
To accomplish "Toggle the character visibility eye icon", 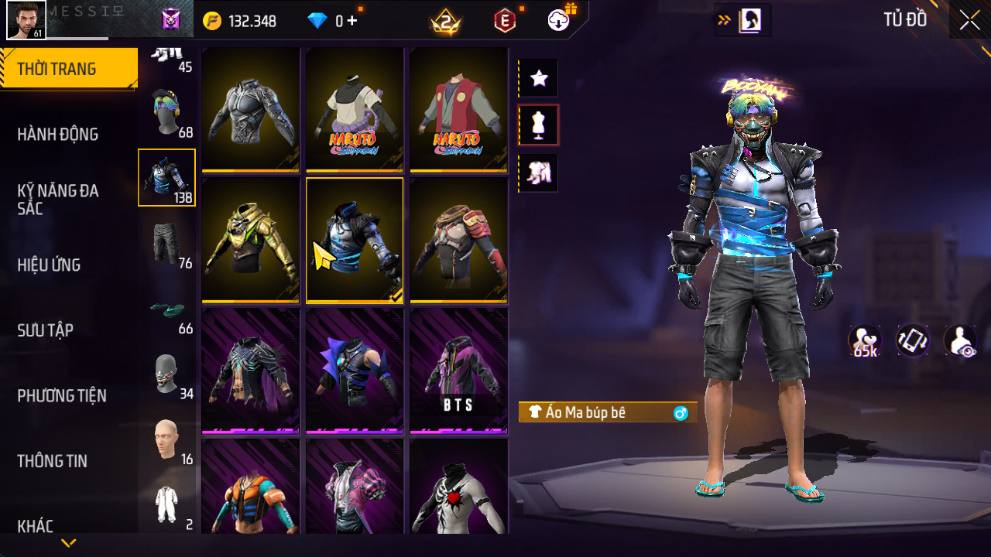I will click(x=960, y=341).
